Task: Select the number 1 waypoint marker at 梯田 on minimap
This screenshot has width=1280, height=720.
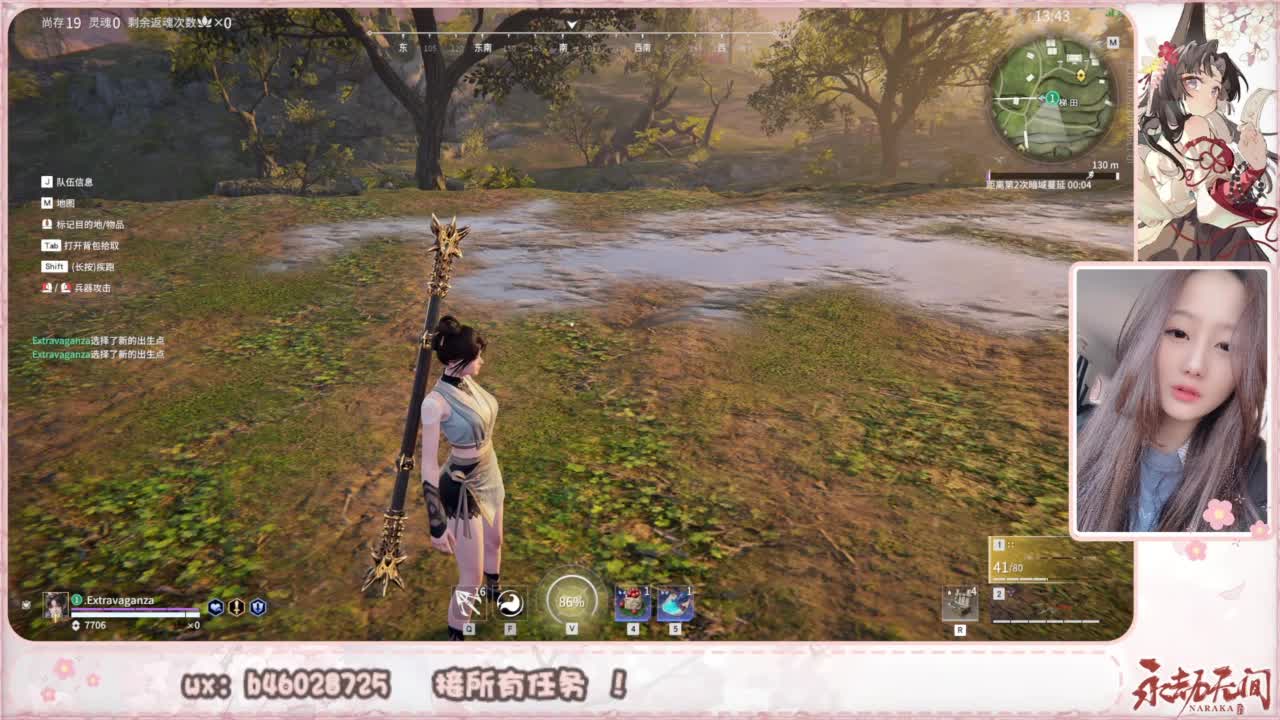Action: (x=1052, y=98)
